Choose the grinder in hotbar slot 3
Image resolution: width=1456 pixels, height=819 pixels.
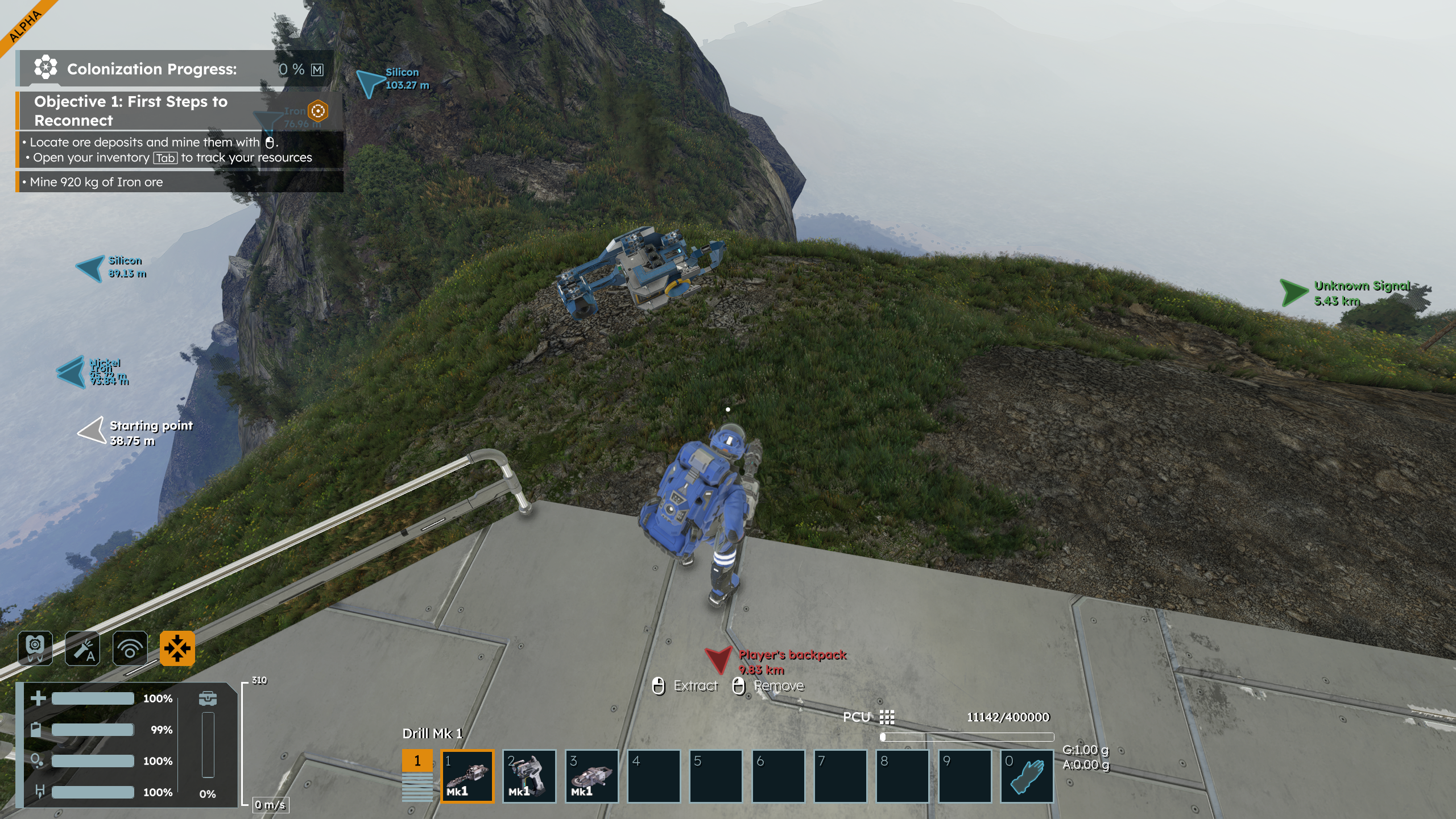coord(592,776)
